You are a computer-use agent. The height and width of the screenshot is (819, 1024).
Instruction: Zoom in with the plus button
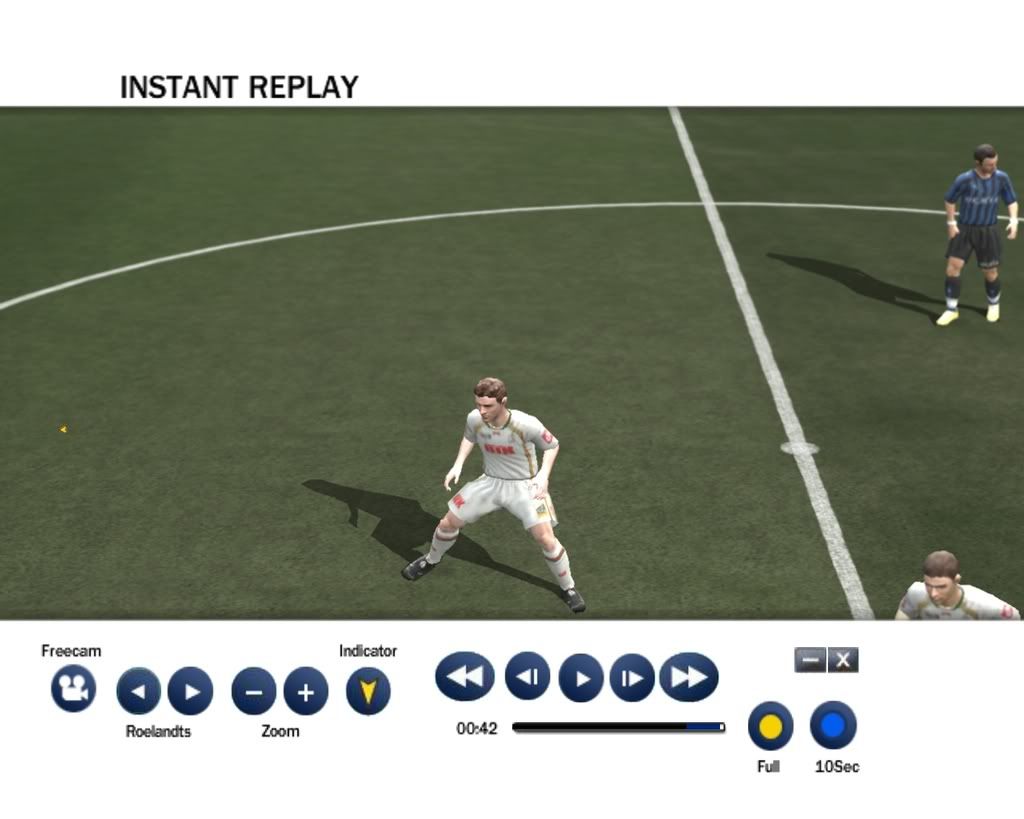coord(306,691)
